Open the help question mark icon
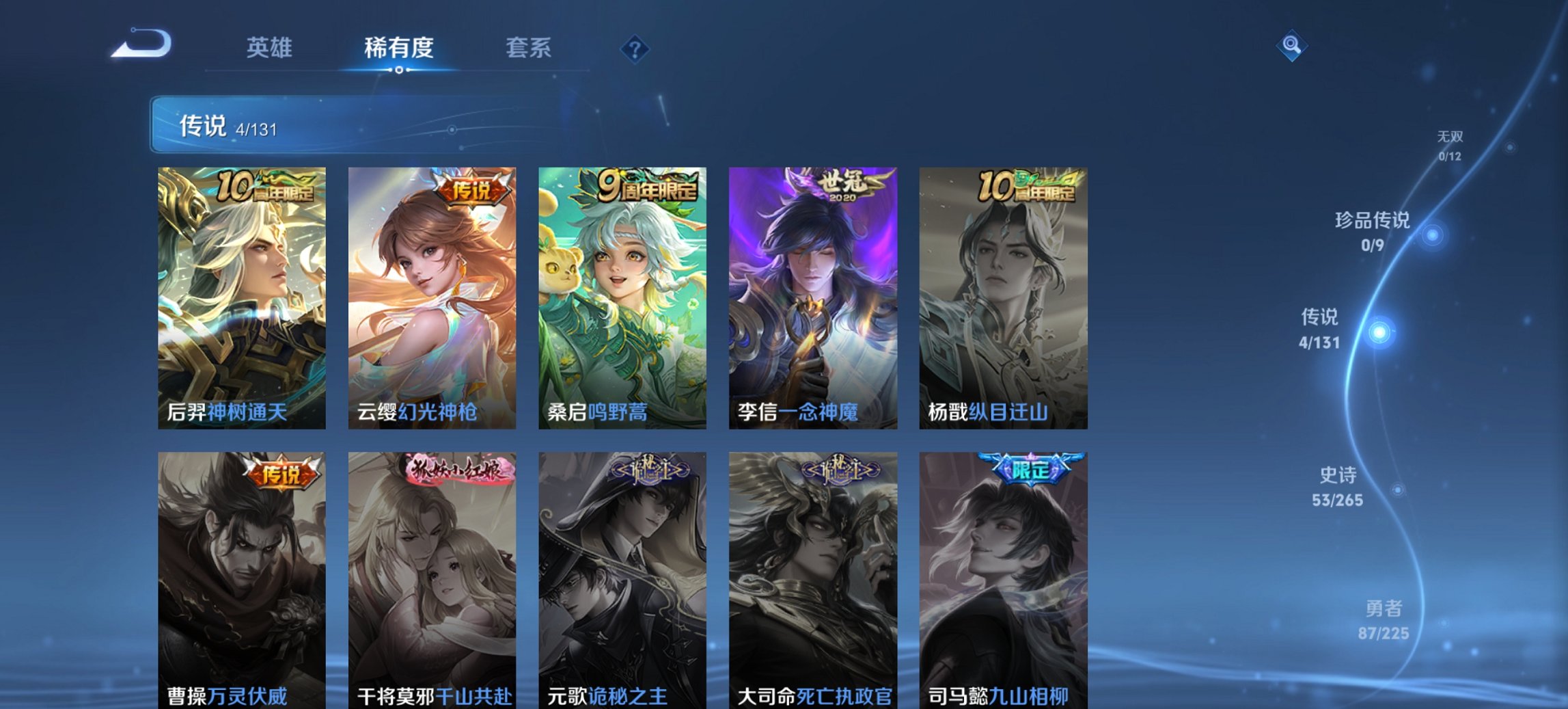1568x709 pixels. (635, 47)
